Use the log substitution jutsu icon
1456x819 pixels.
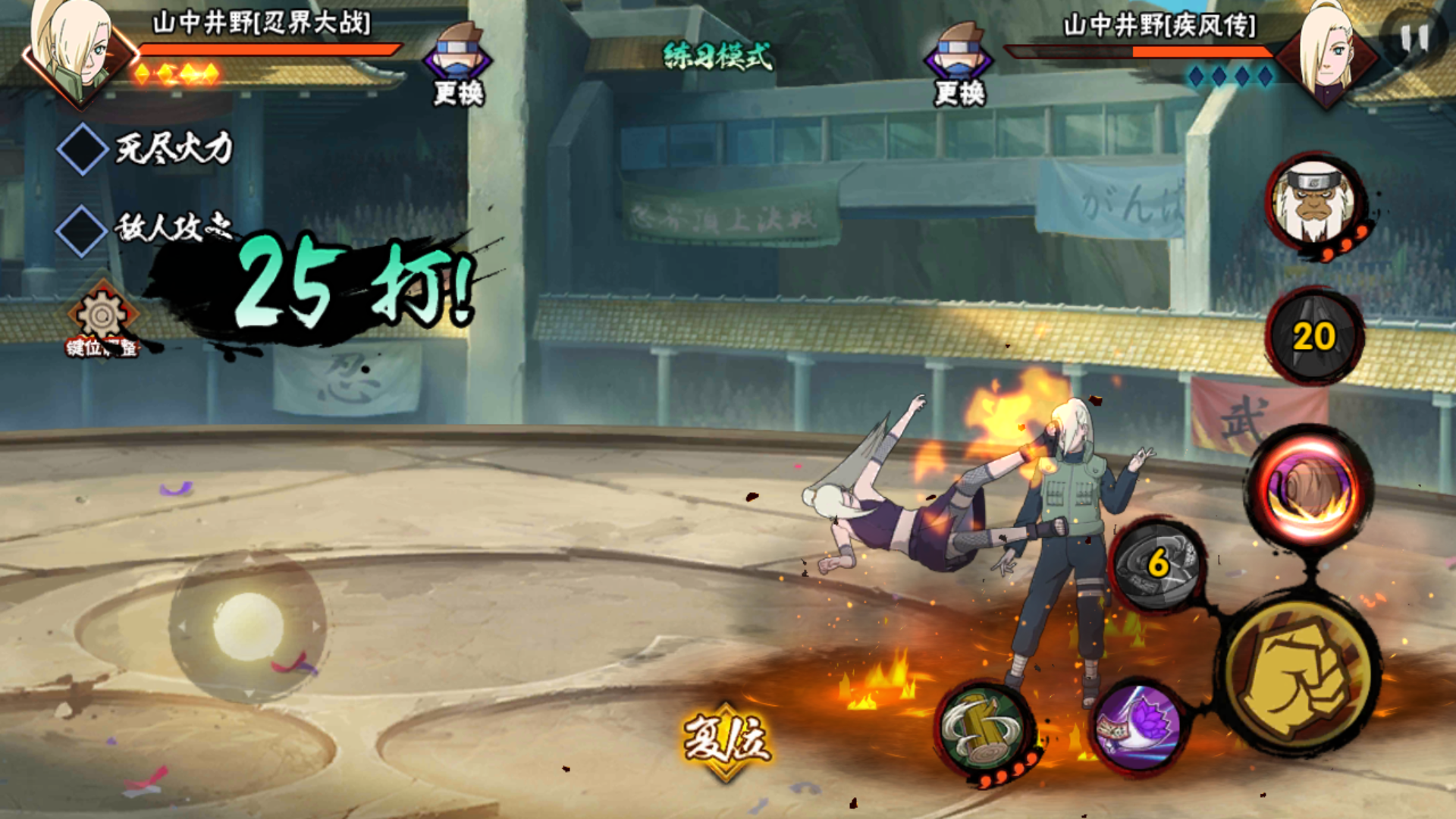pyautogui.click(x=984, y=732)
